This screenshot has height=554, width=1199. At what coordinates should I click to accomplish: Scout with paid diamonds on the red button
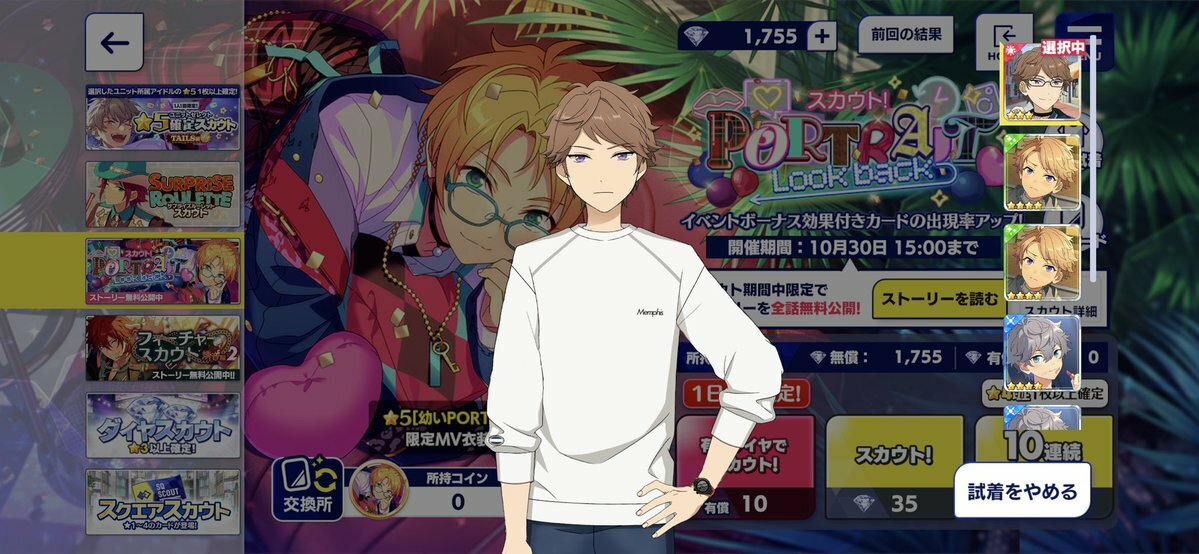(745, 466)
